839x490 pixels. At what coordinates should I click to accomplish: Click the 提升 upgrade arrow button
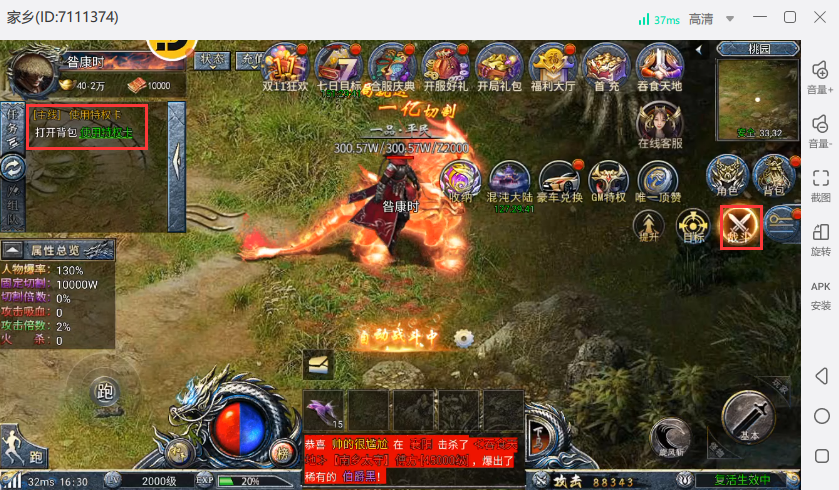[649, 225]
